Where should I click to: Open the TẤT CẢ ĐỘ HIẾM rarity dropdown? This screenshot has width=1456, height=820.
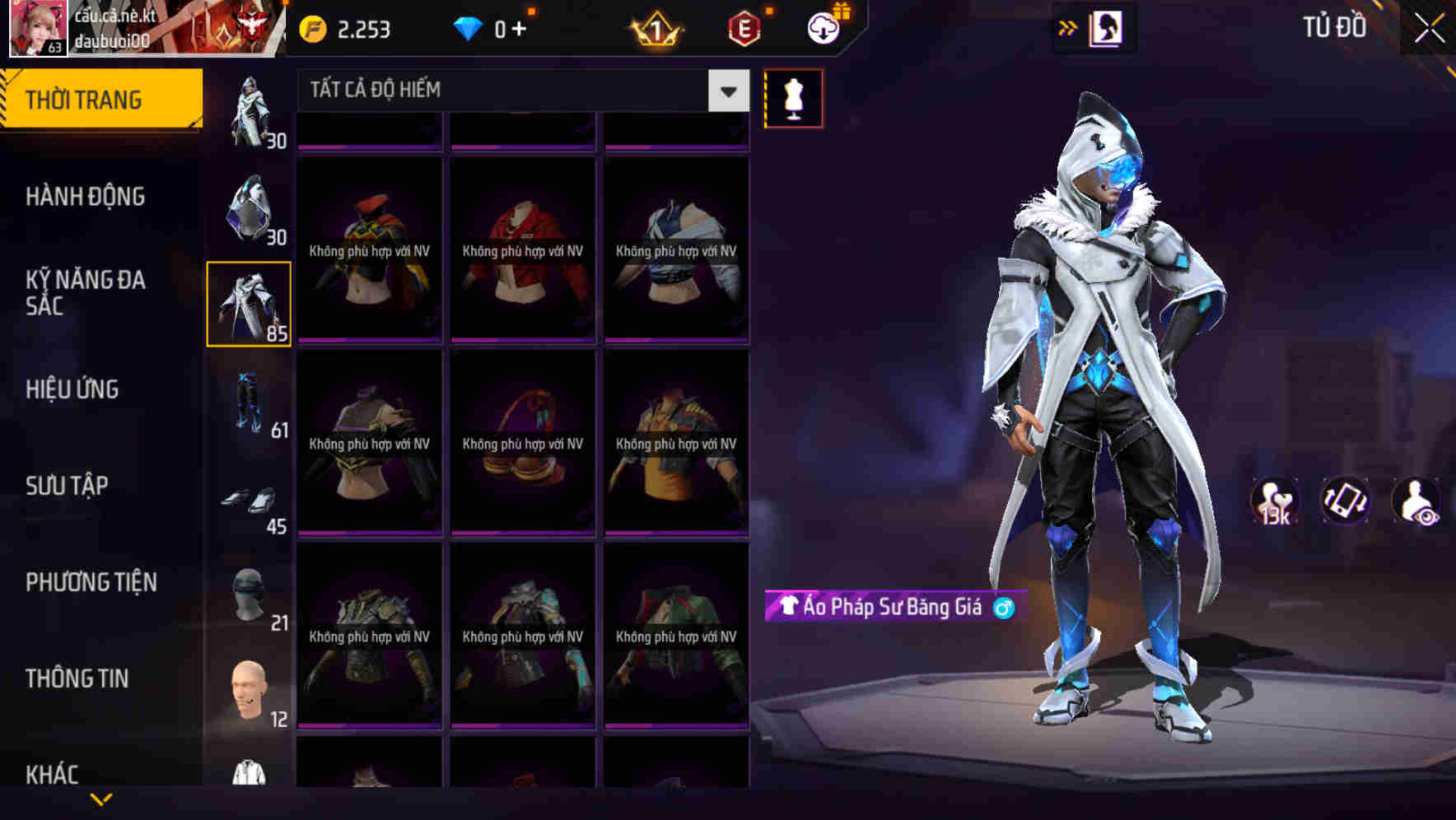point(519,91)
